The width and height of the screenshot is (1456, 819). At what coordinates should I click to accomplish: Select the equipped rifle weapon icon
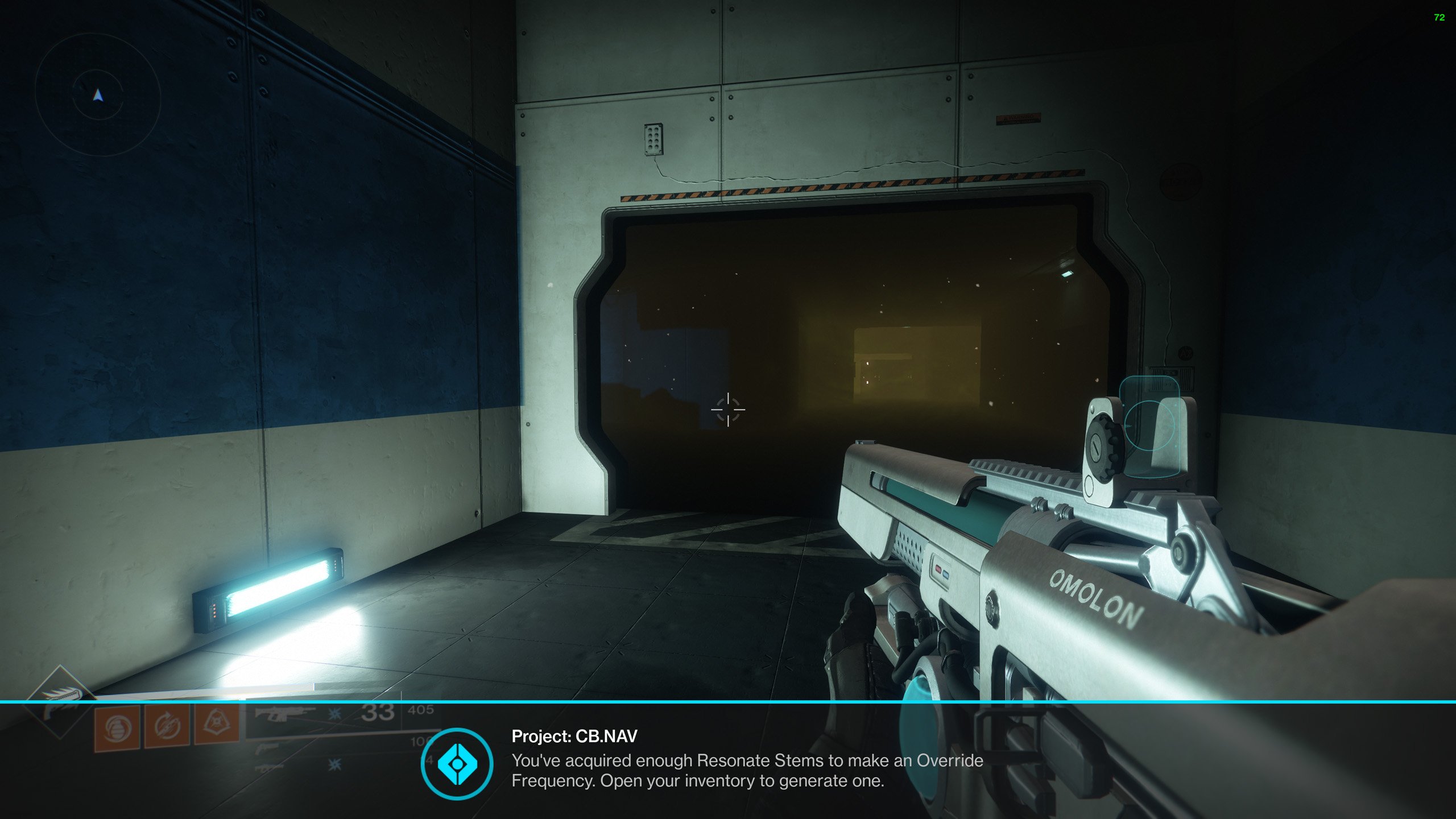pos(284,713)
